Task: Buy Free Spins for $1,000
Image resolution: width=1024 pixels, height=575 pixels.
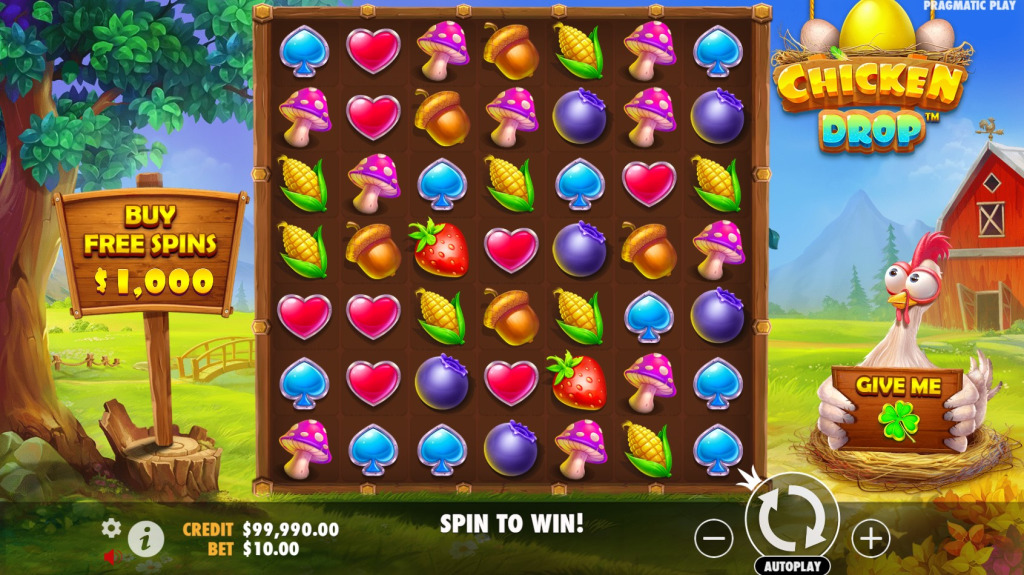Action: click(x=151, y=248)
